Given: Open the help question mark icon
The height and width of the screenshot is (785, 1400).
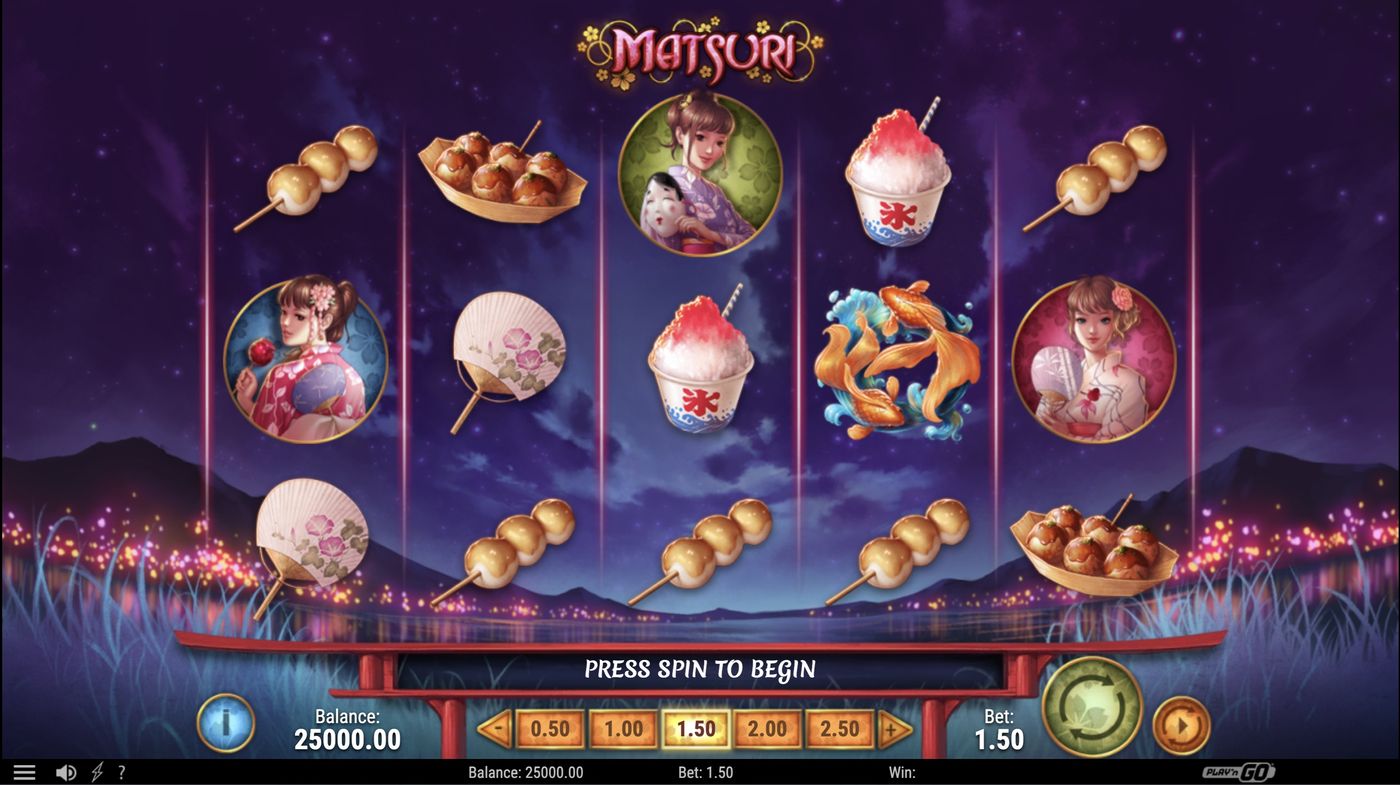Looking at the screenshot, I should (121, 771).
